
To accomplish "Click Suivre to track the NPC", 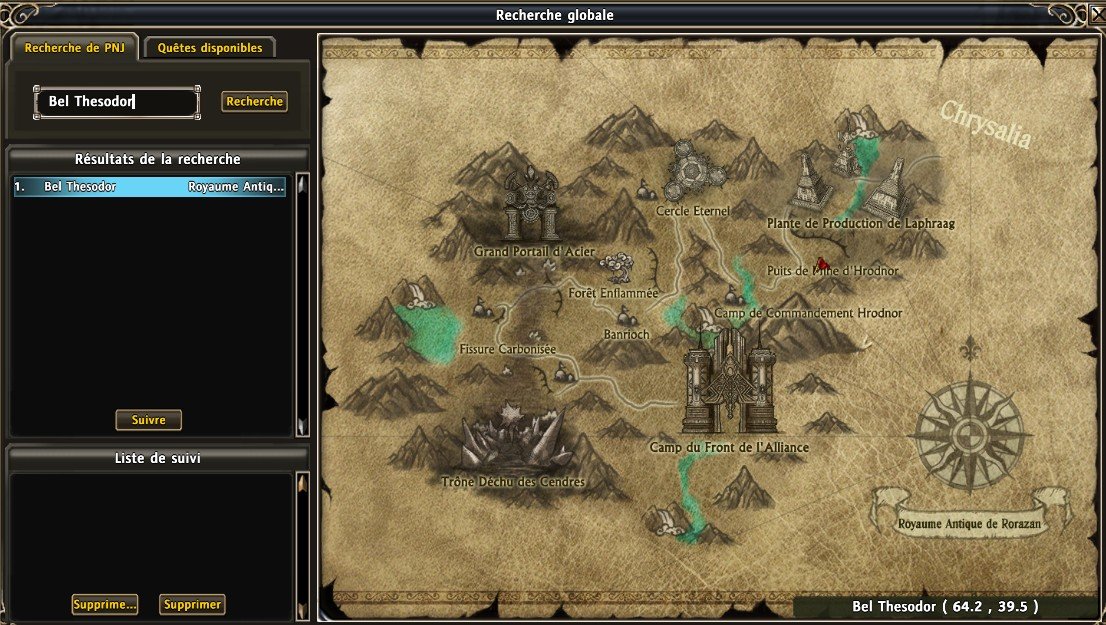I will (x=148, y=420).
